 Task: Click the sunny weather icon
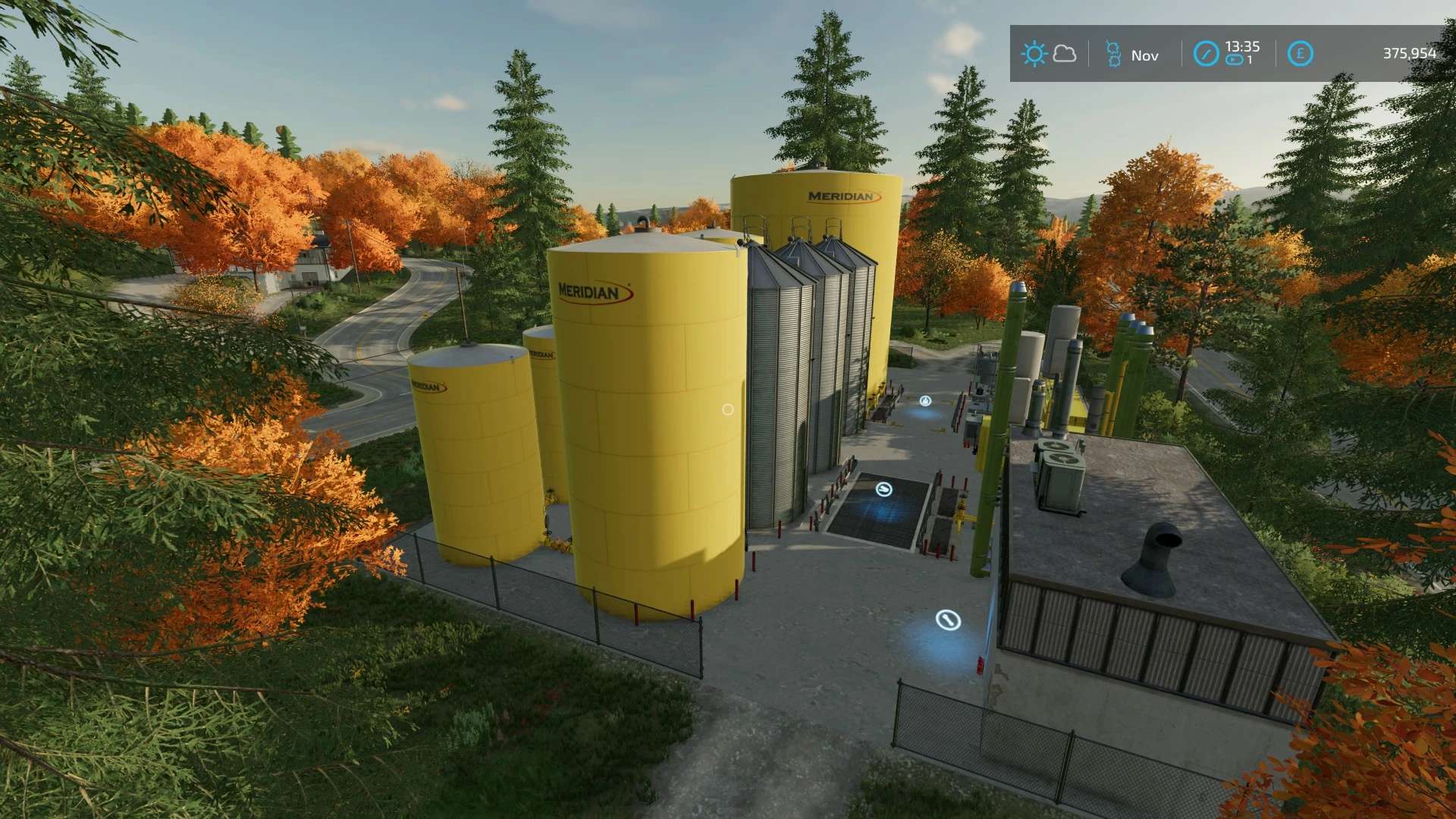click(1033, 54)
